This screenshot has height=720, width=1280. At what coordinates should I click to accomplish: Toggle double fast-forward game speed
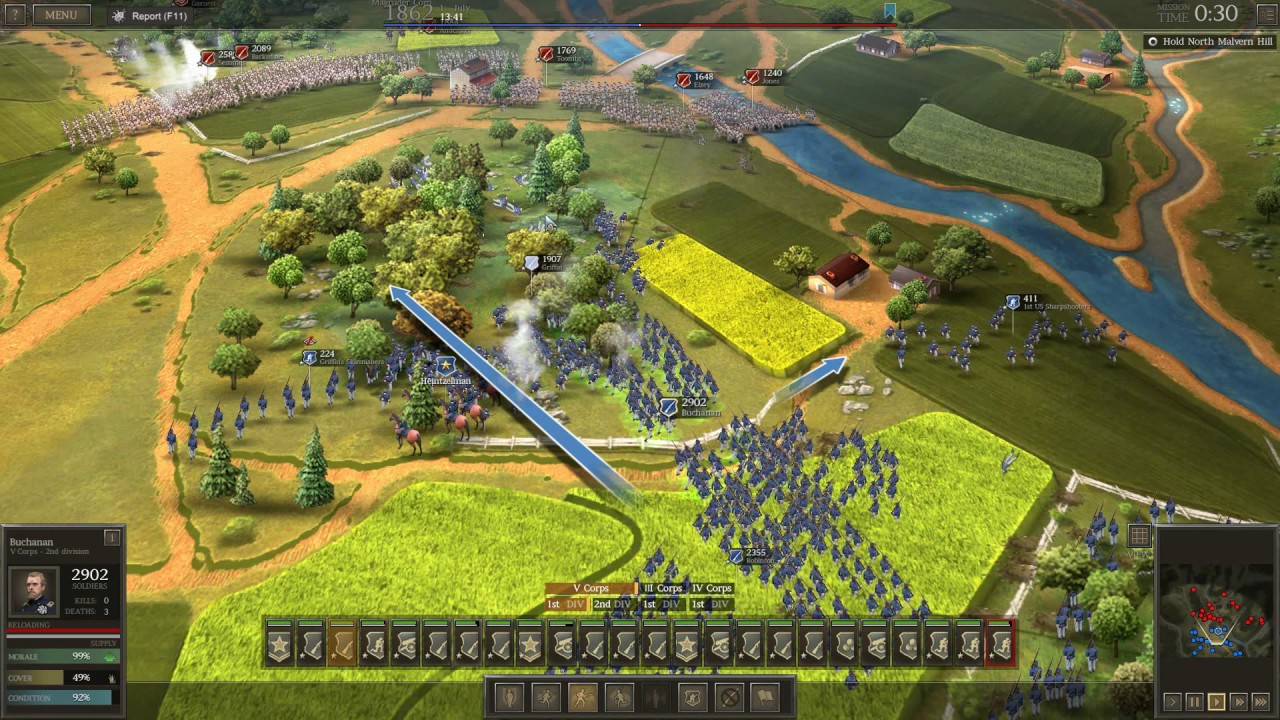[1238, 700]
